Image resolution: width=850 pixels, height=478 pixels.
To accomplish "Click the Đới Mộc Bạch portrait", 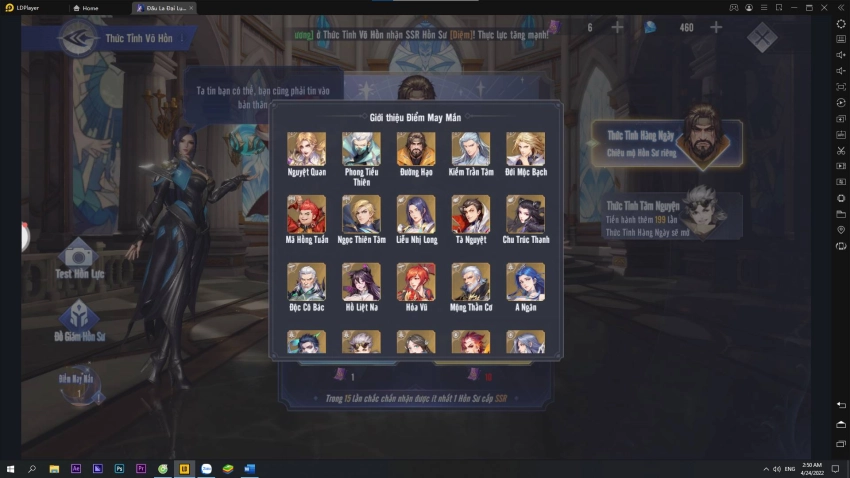I will (525, 149).
